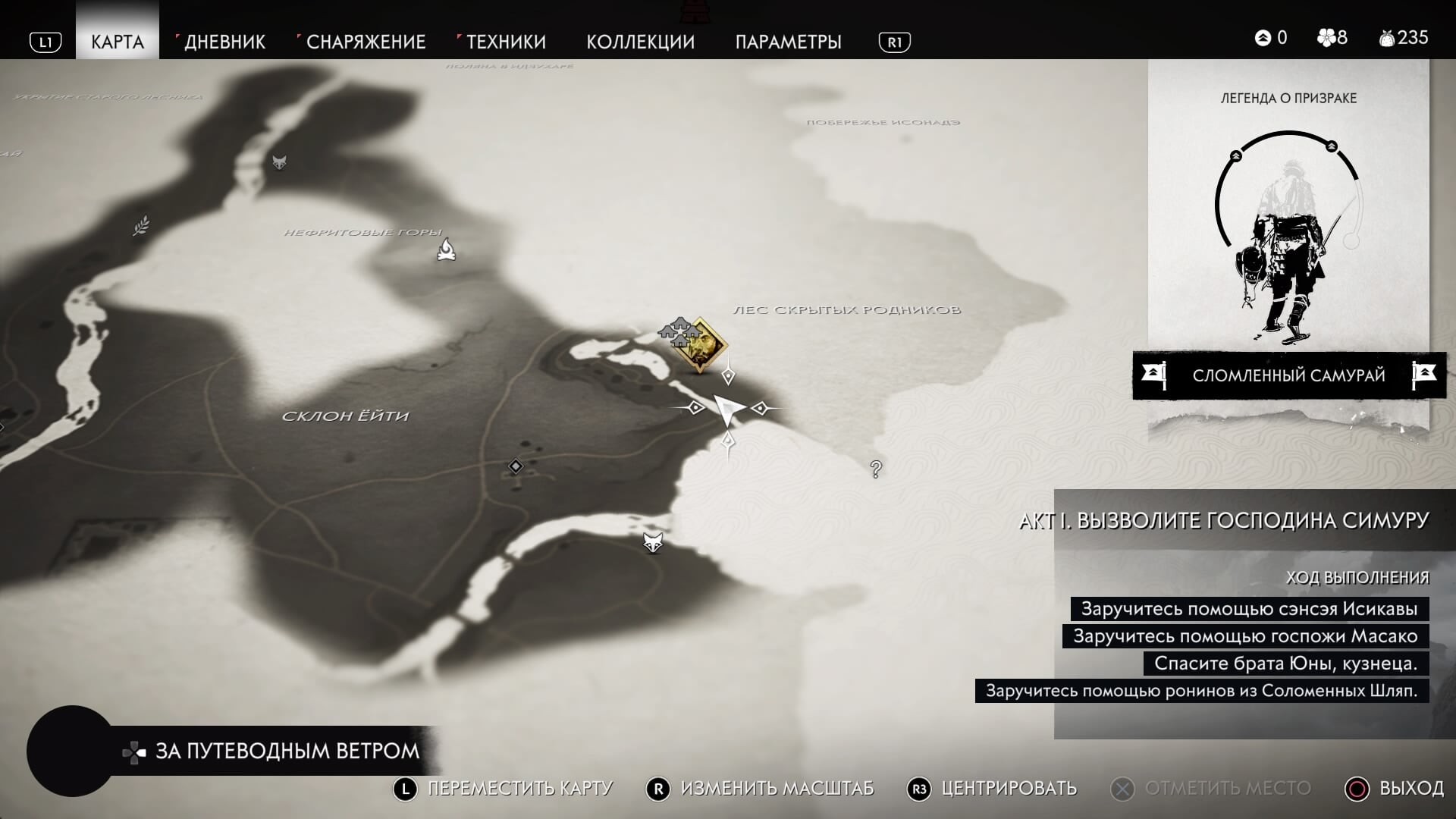The width and height of the screenshot is (1456, 819).
Task: Select the diamond marker below Склон Ейти
Action: 516,466
